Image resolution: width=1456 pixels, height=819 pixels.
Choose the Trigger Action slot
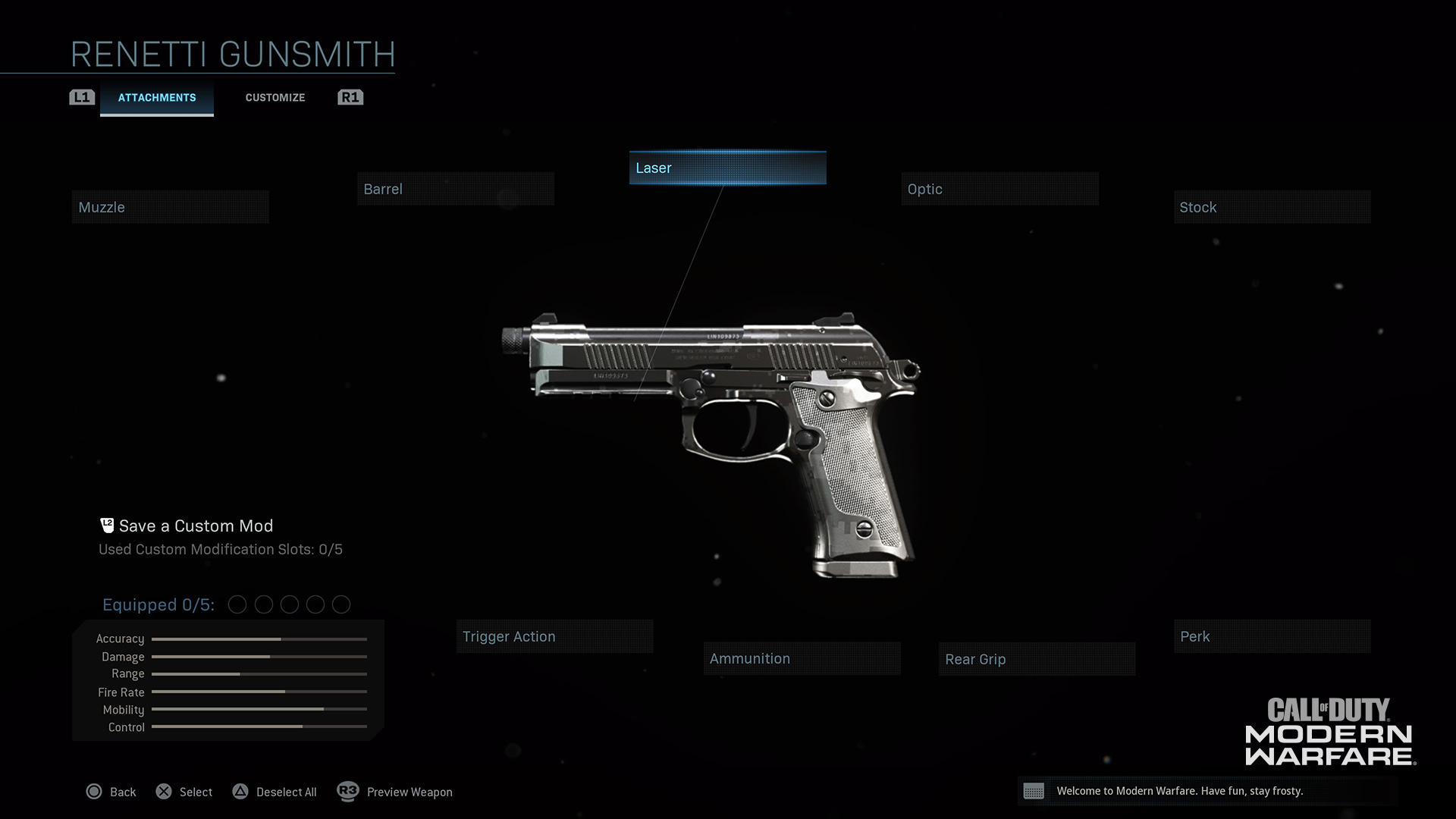coord(554,636)
